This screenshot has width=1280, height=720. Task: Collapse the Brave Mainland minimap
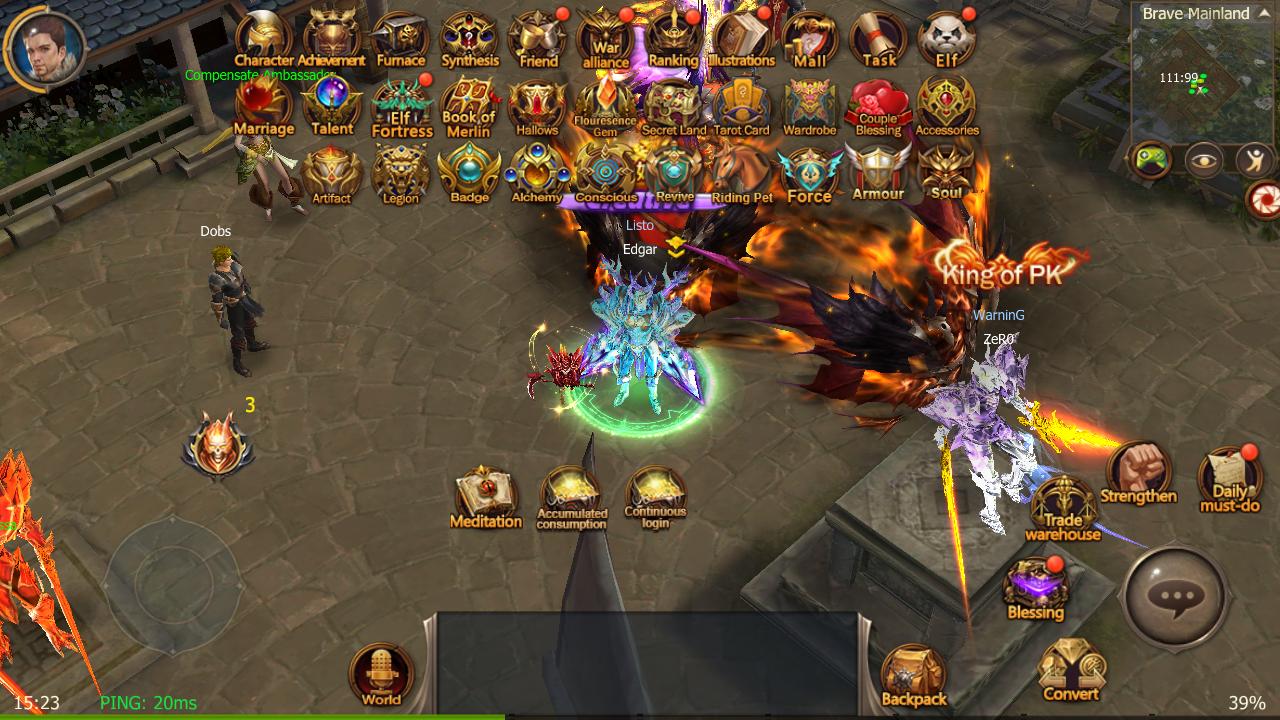click(x=1266, y=13)
